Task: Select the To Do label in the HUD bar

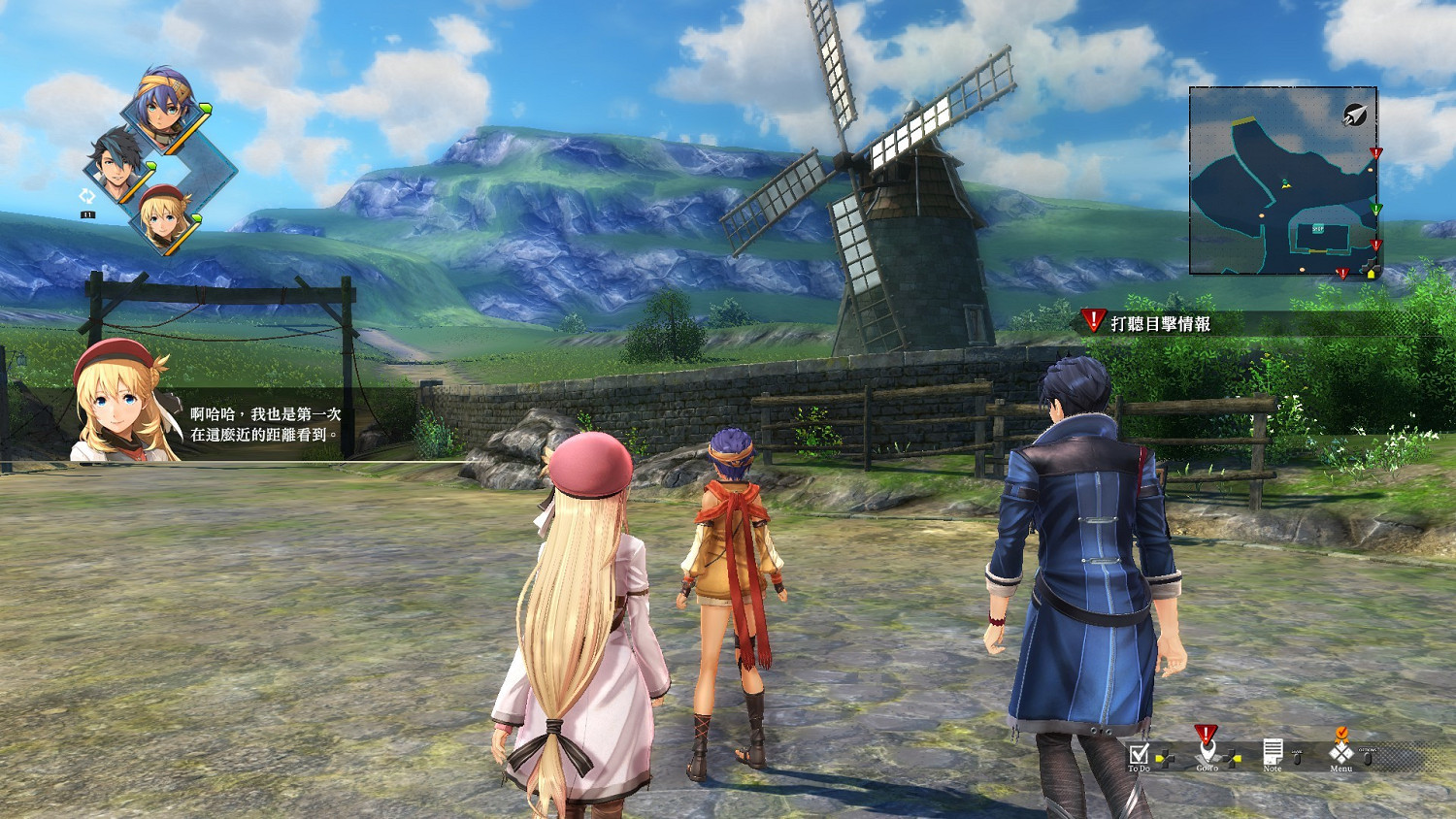Action: tap(1140, 769)
